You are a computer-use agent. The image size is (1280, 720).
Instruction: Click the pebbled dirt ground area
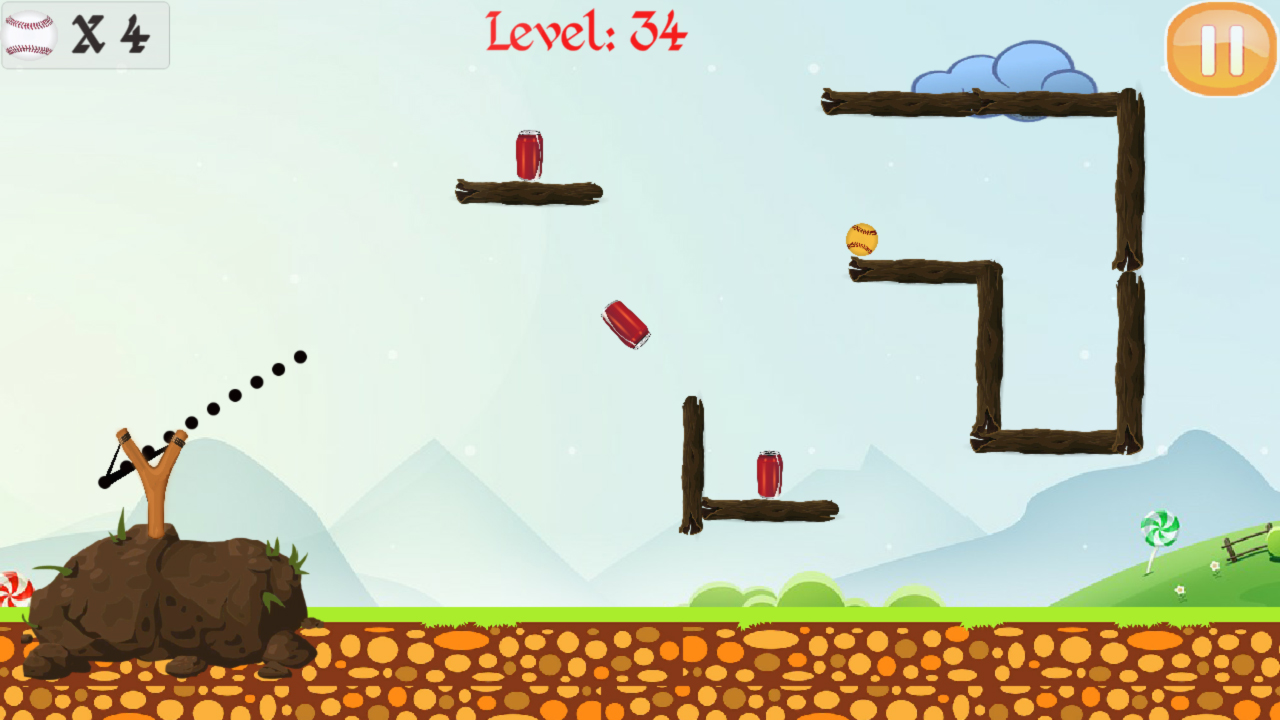point(600,670)
